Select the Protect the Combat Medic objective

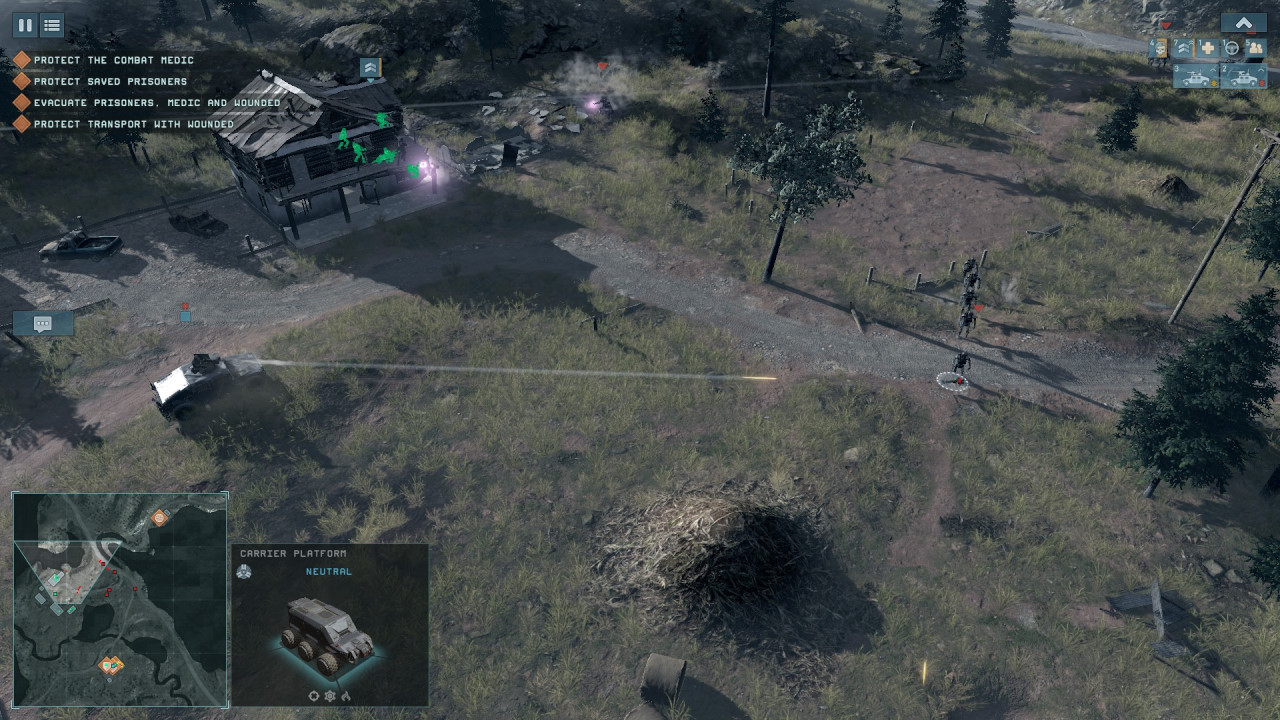[x=113, y=60]
